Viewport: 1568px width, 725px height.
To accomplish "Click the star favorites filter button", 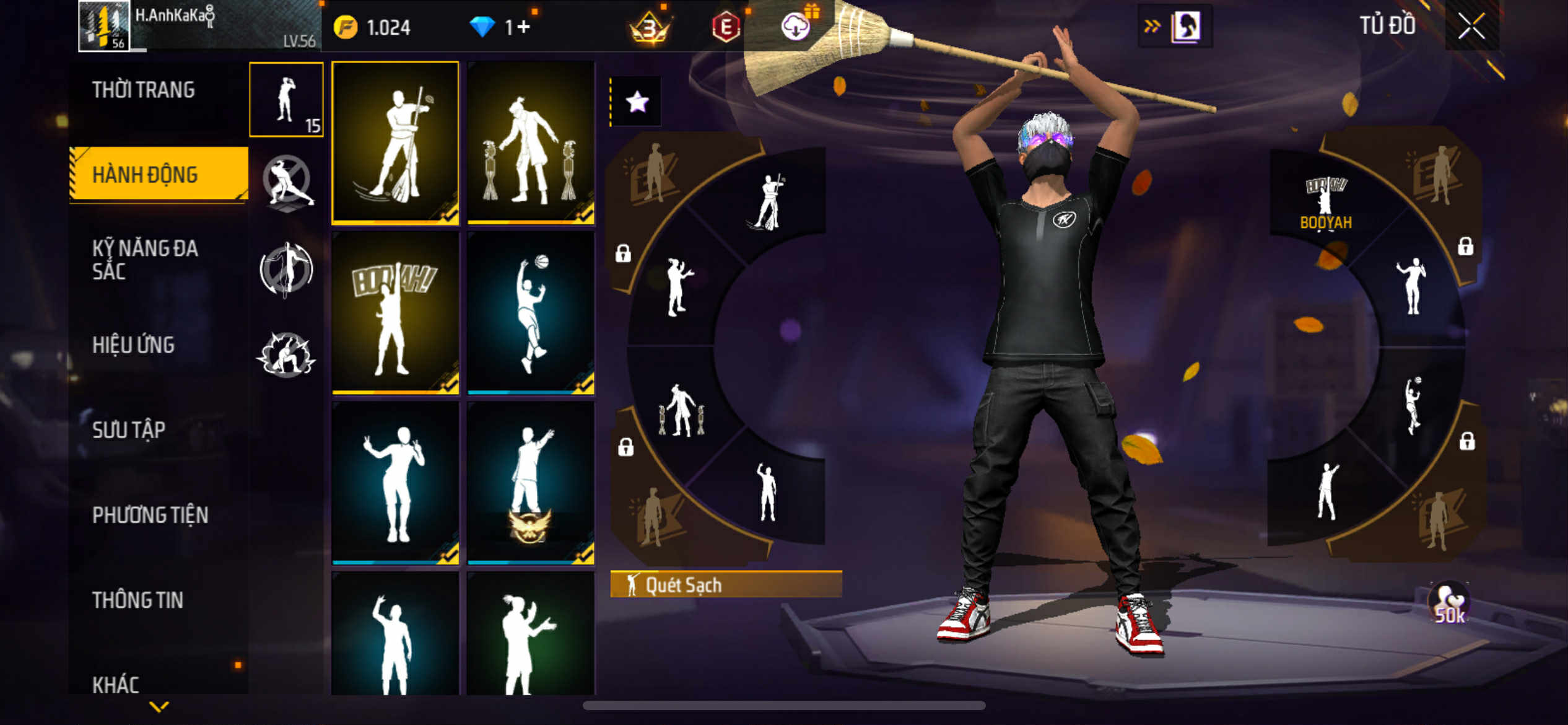I will tap(637, 102).
